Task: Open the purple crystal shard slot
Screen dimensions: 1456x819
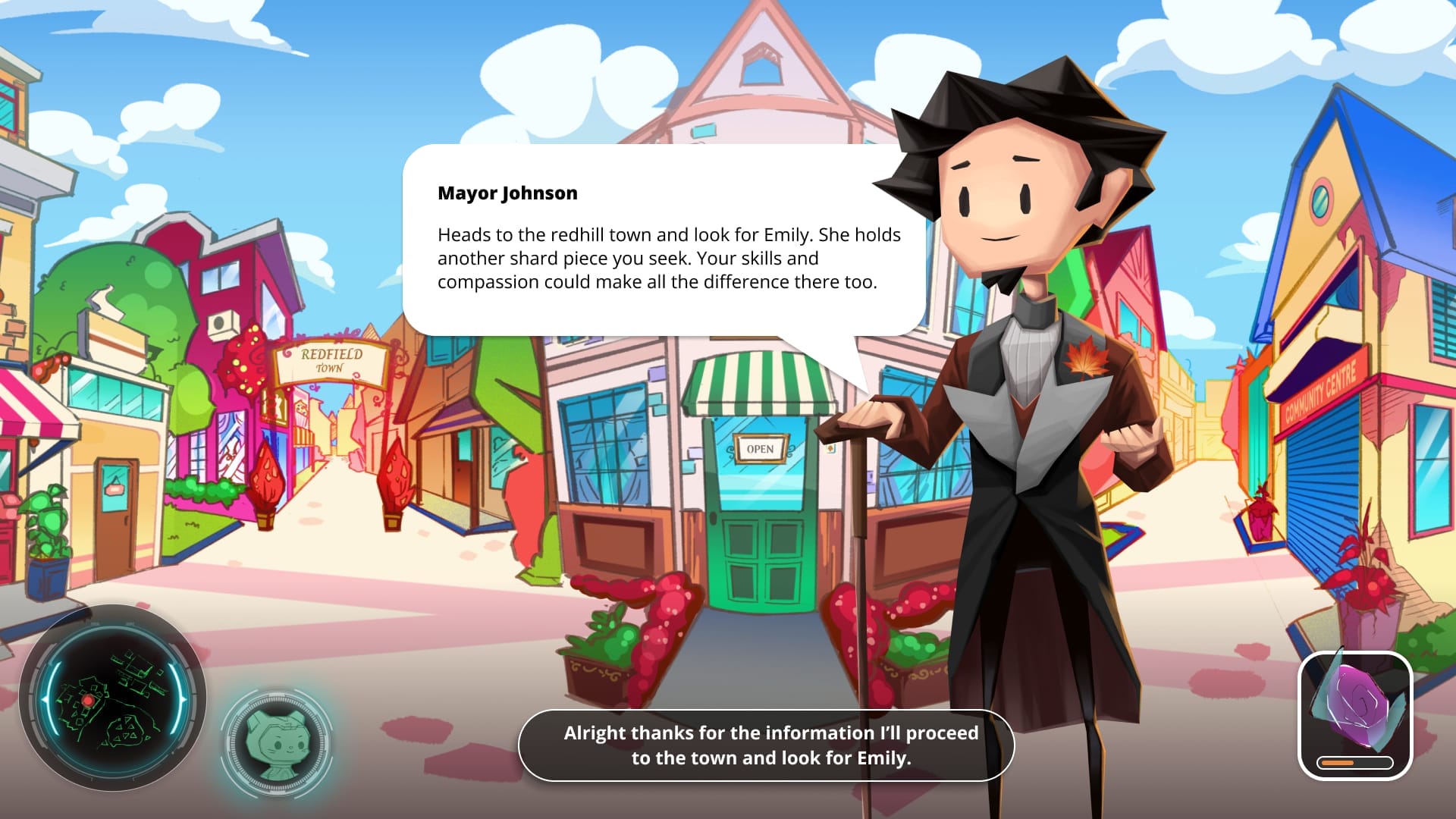Action: point(1355,714)
